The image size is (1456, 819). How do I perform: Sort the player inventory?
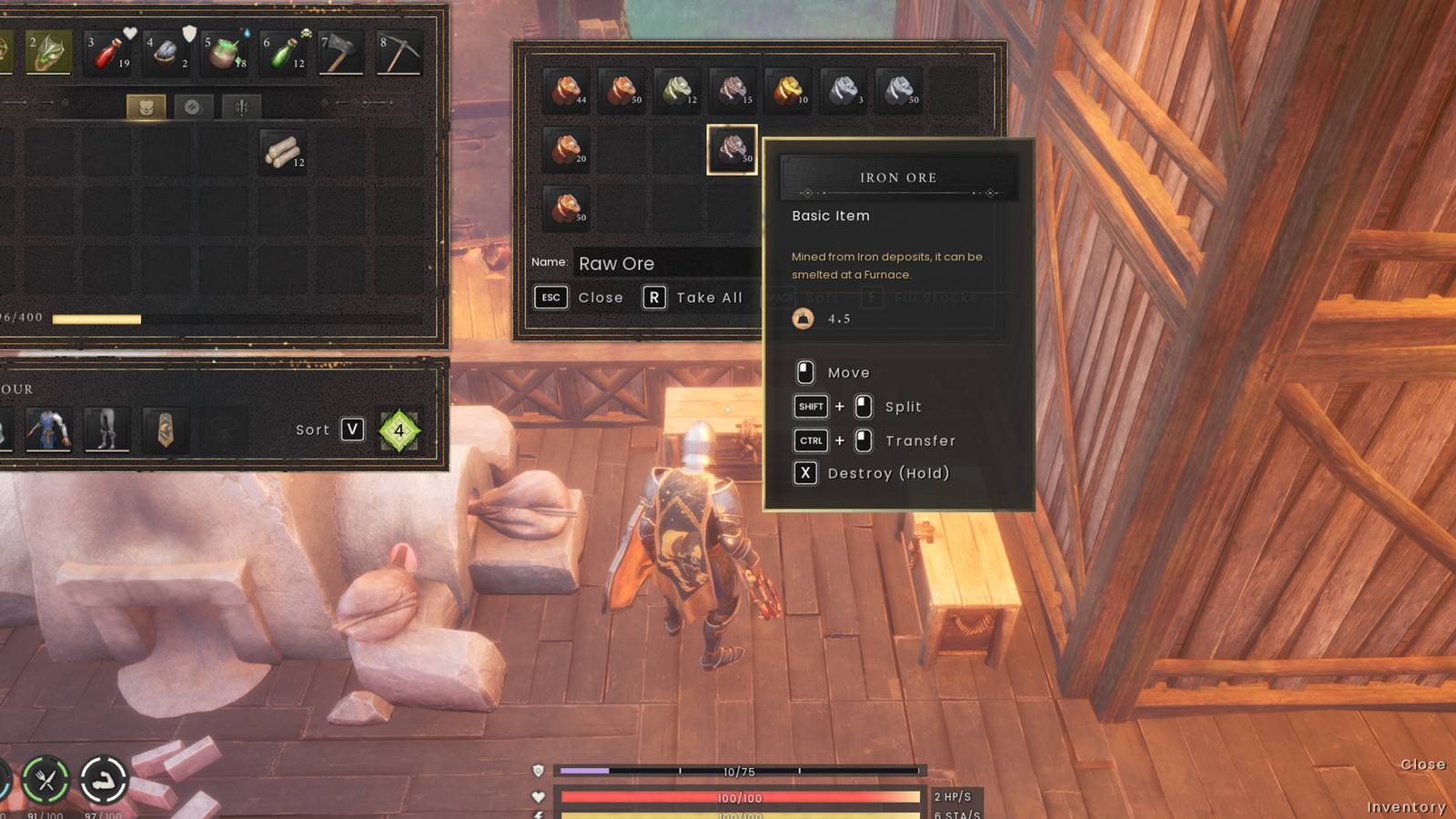pyautogui.click(x=329, y=430)
